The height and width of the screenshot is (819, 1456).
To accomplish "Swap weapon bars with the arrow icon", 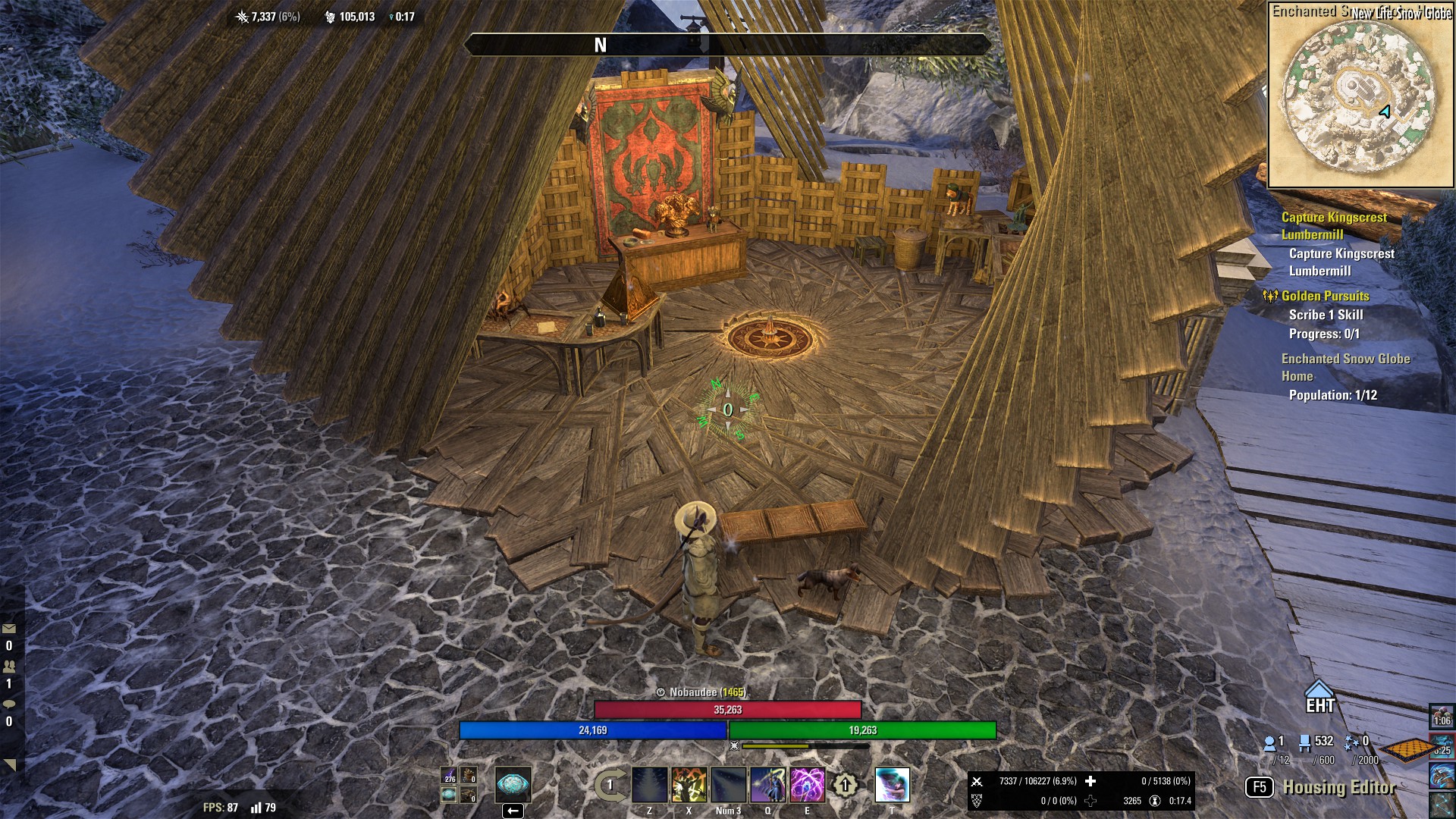I will pos(610,785).
